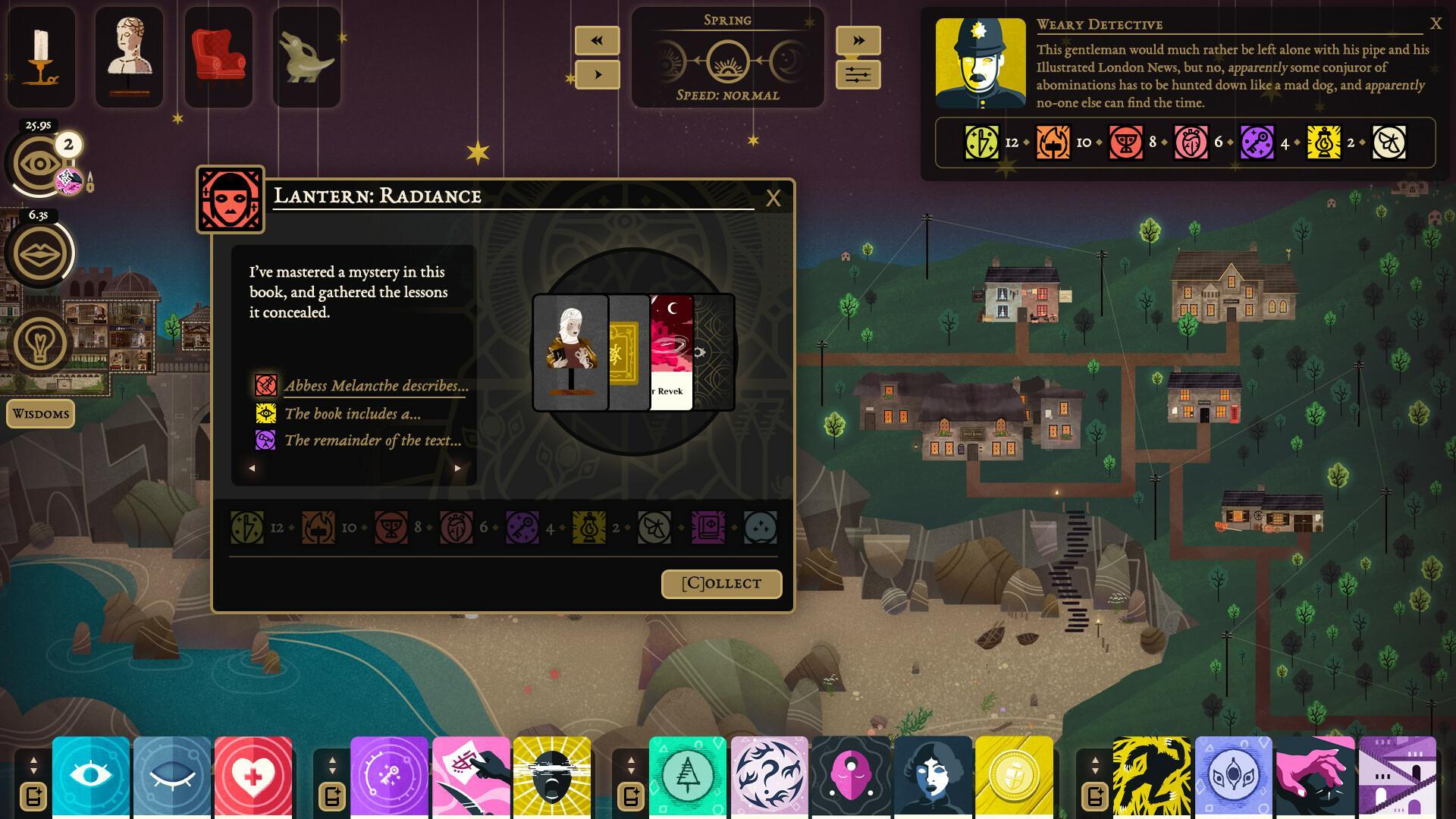Select the red armchair card
The image size is (1456, 819).
click(218, 57)
